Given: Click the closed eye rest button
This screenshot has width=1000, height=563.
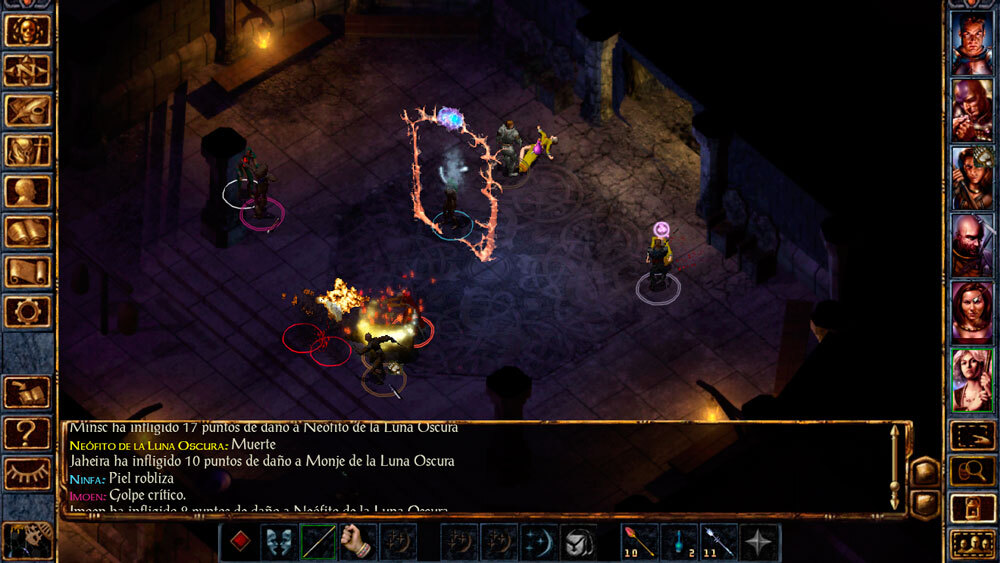Looking at the screenshot, I should [27, 473].
